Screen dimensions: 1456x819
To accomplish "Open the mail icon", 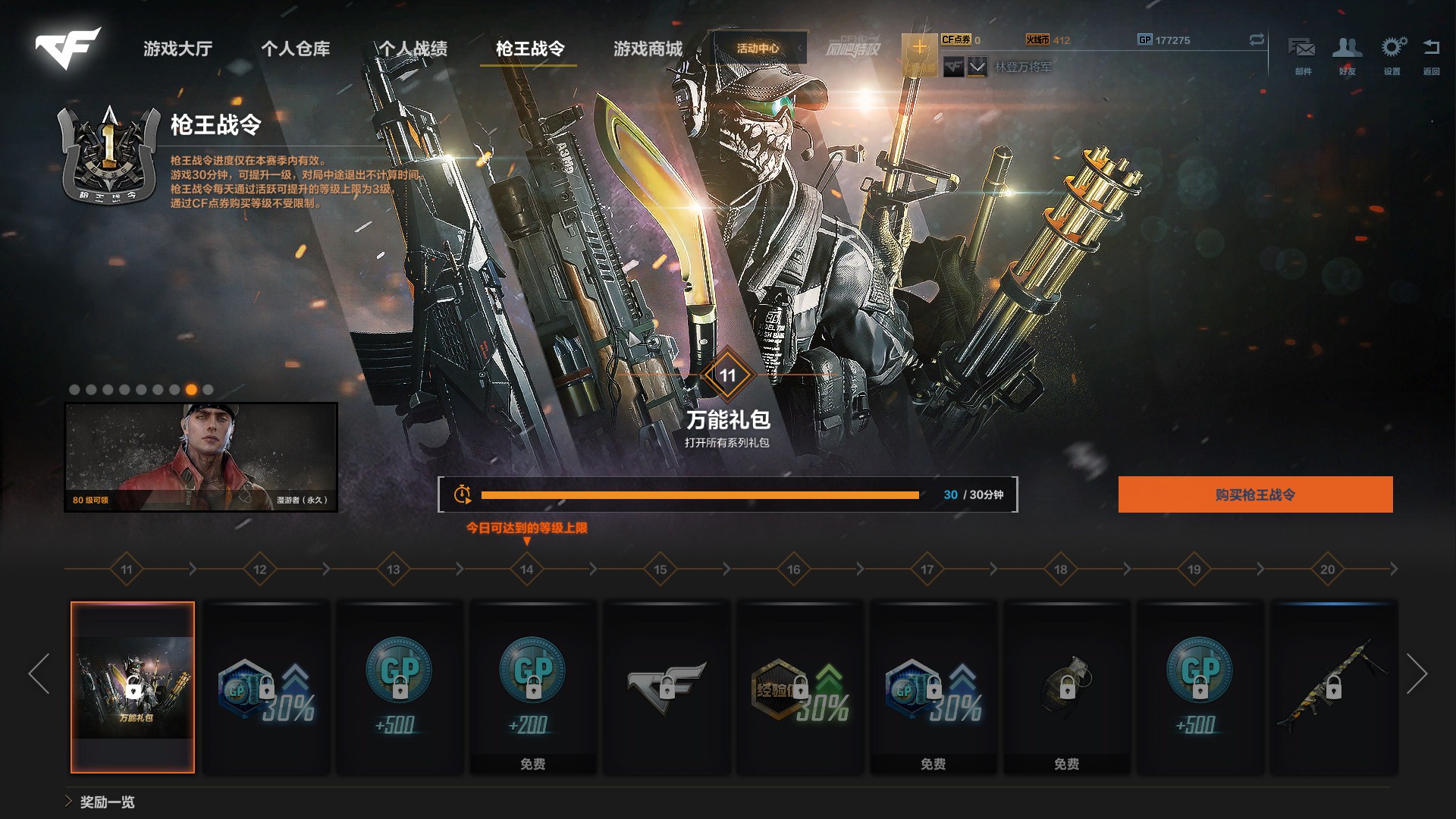I will (1302, 54).
